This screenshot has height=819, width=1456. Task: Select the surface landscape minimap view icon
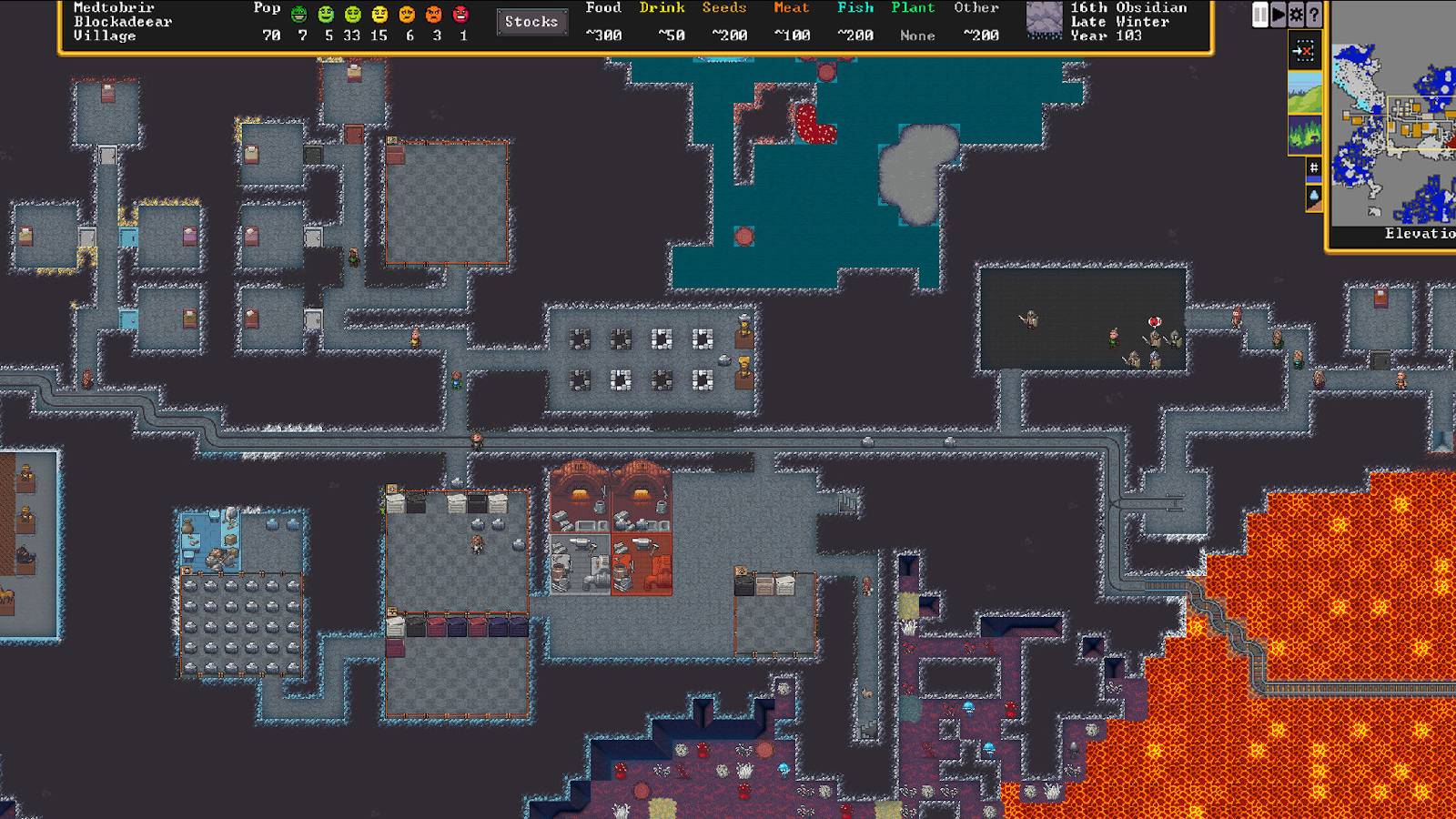1305,92
